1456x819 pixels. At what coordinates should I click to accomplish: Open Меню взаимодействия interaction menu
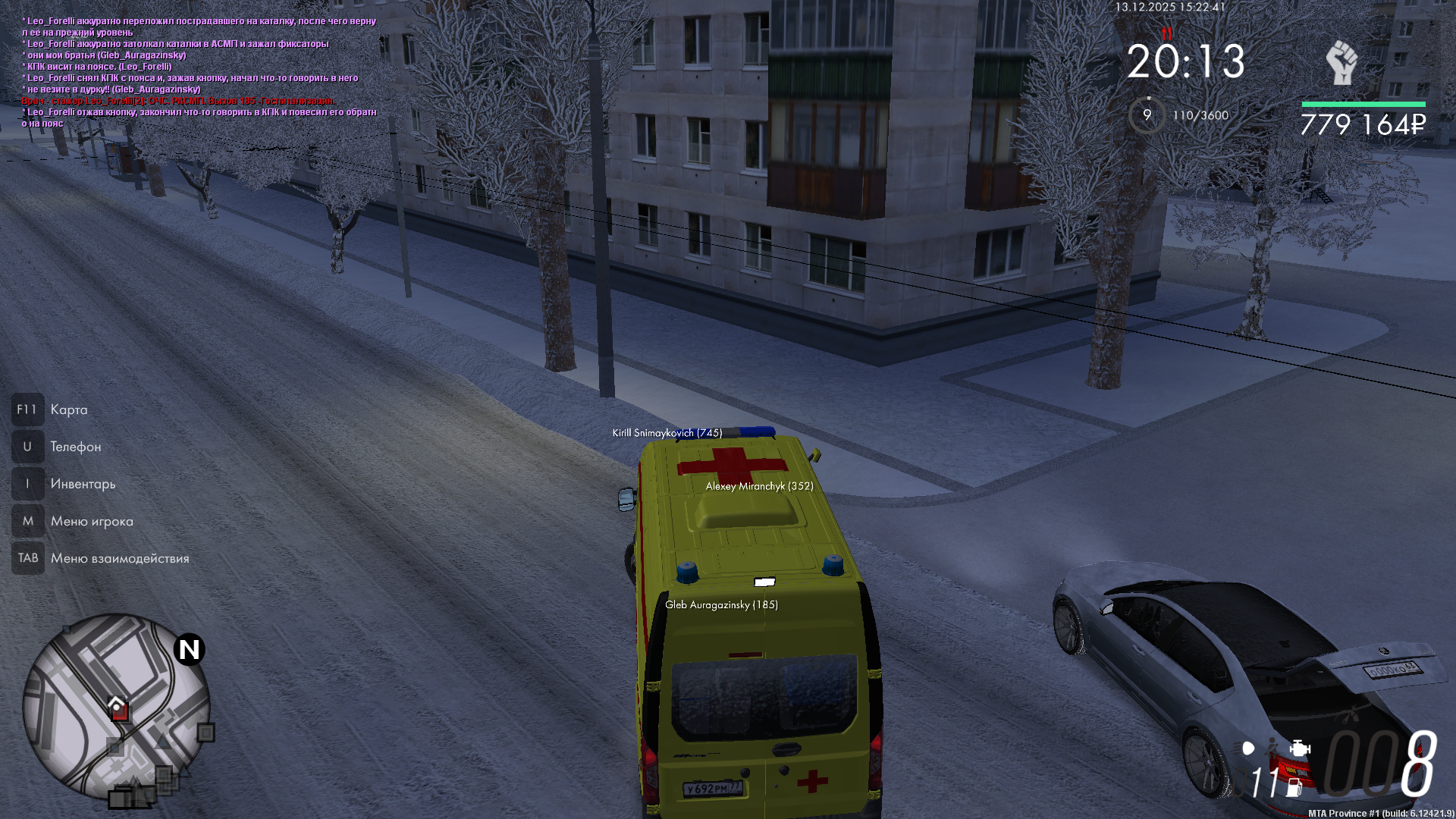tap(119, 558)
